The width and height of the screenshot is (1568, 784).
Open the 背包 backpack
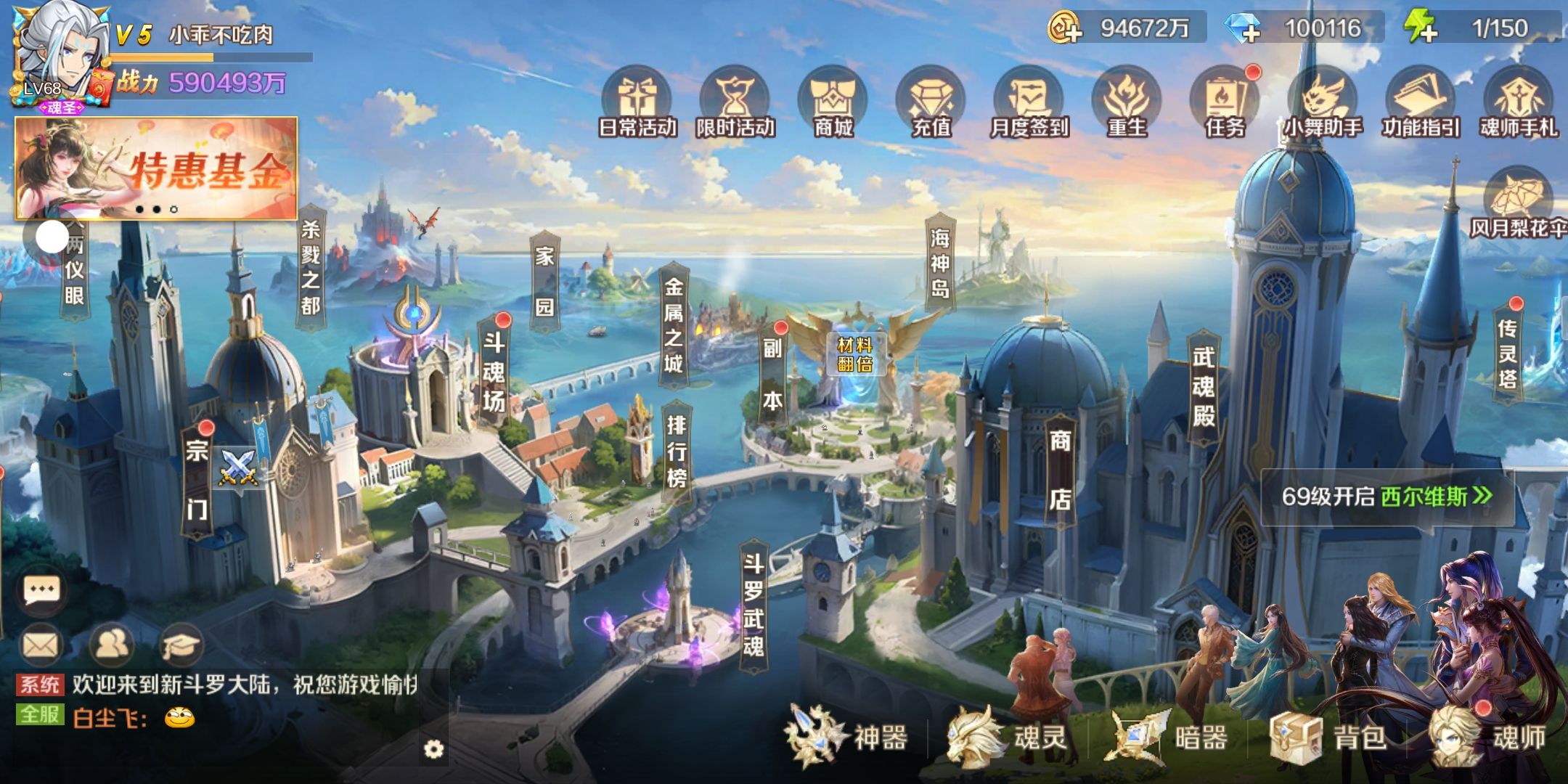click(x=1328, y=738)
